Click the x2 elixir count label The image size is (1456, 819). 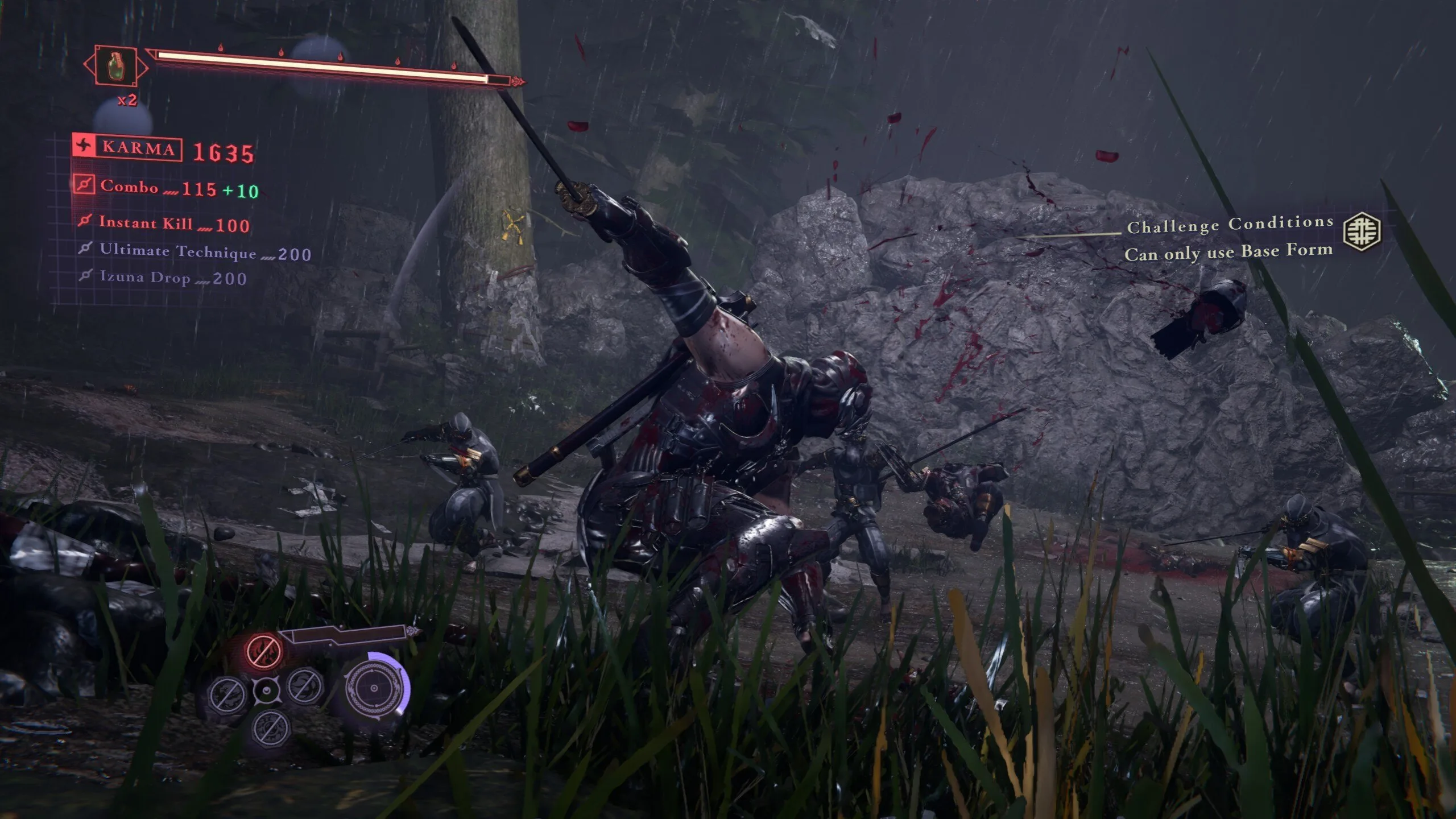coord(127,100)
